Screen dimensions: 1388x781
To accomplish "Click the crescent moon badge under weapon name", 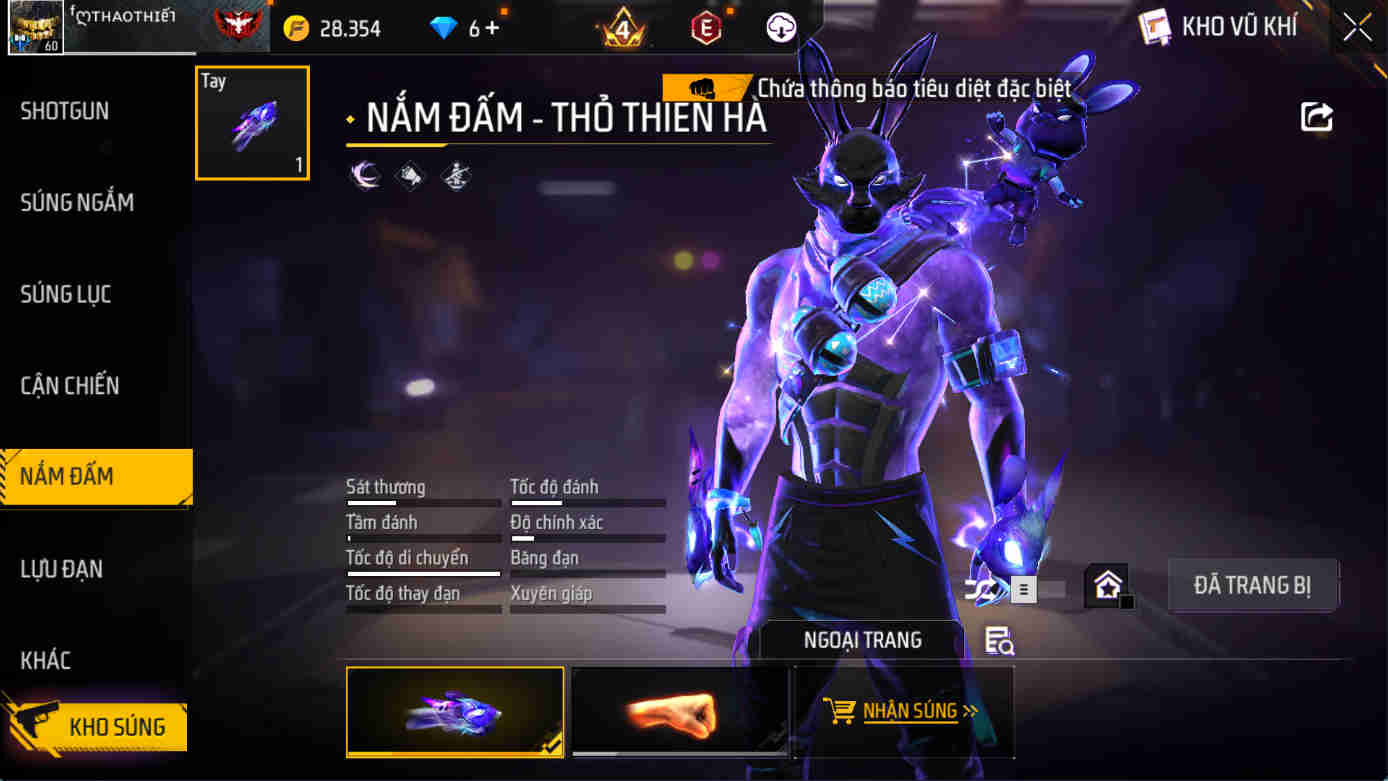I will tap(365, 175).
